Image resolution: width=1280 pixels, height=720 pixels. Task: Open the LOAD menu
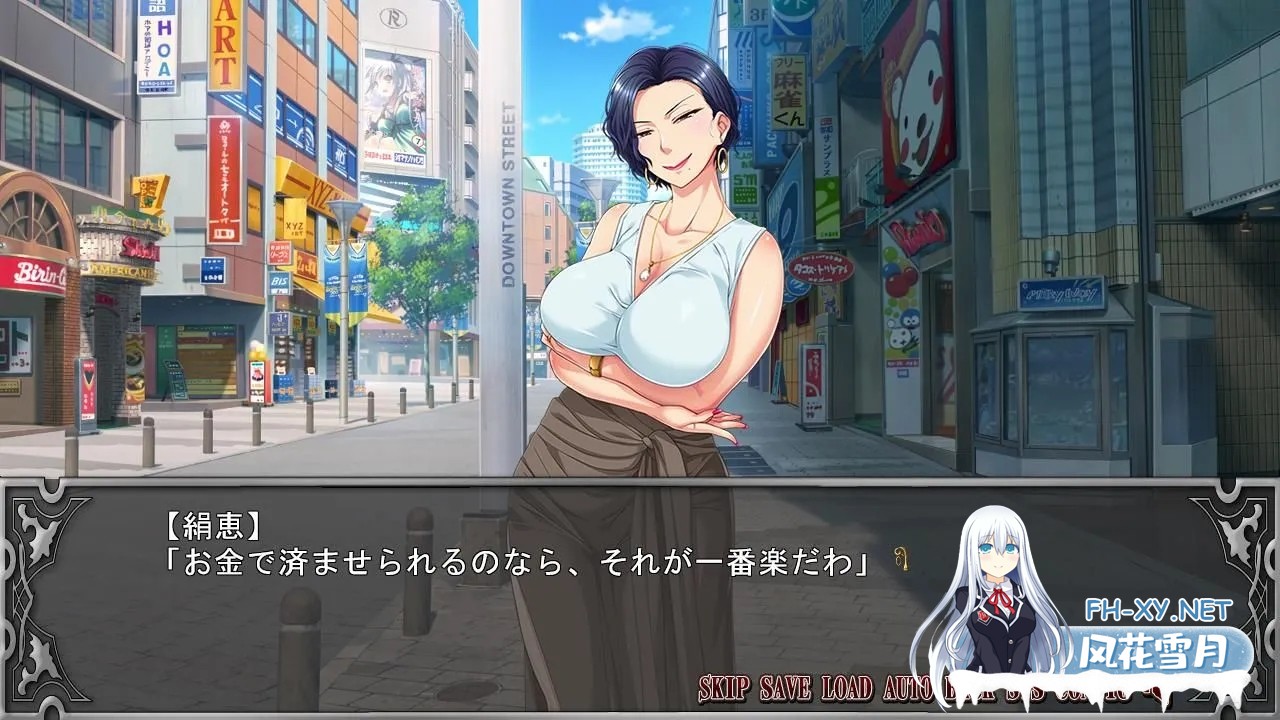[848, 688]
